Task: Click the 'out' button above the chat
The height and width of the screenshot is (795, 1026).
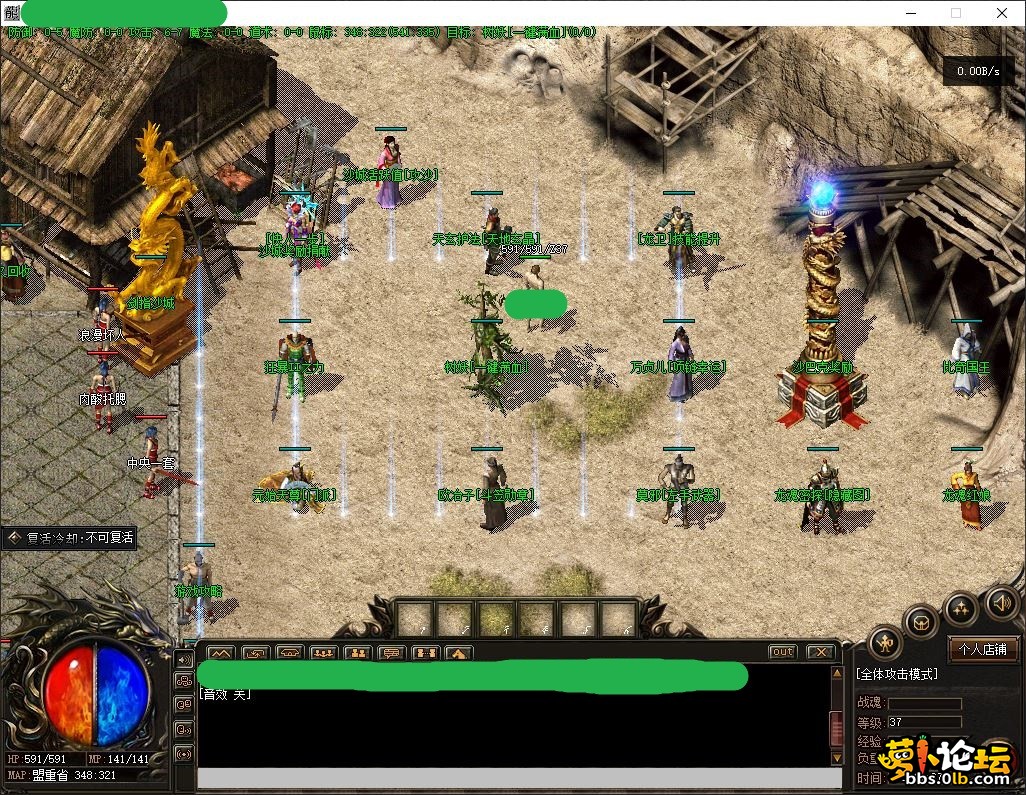Action: 783,652
